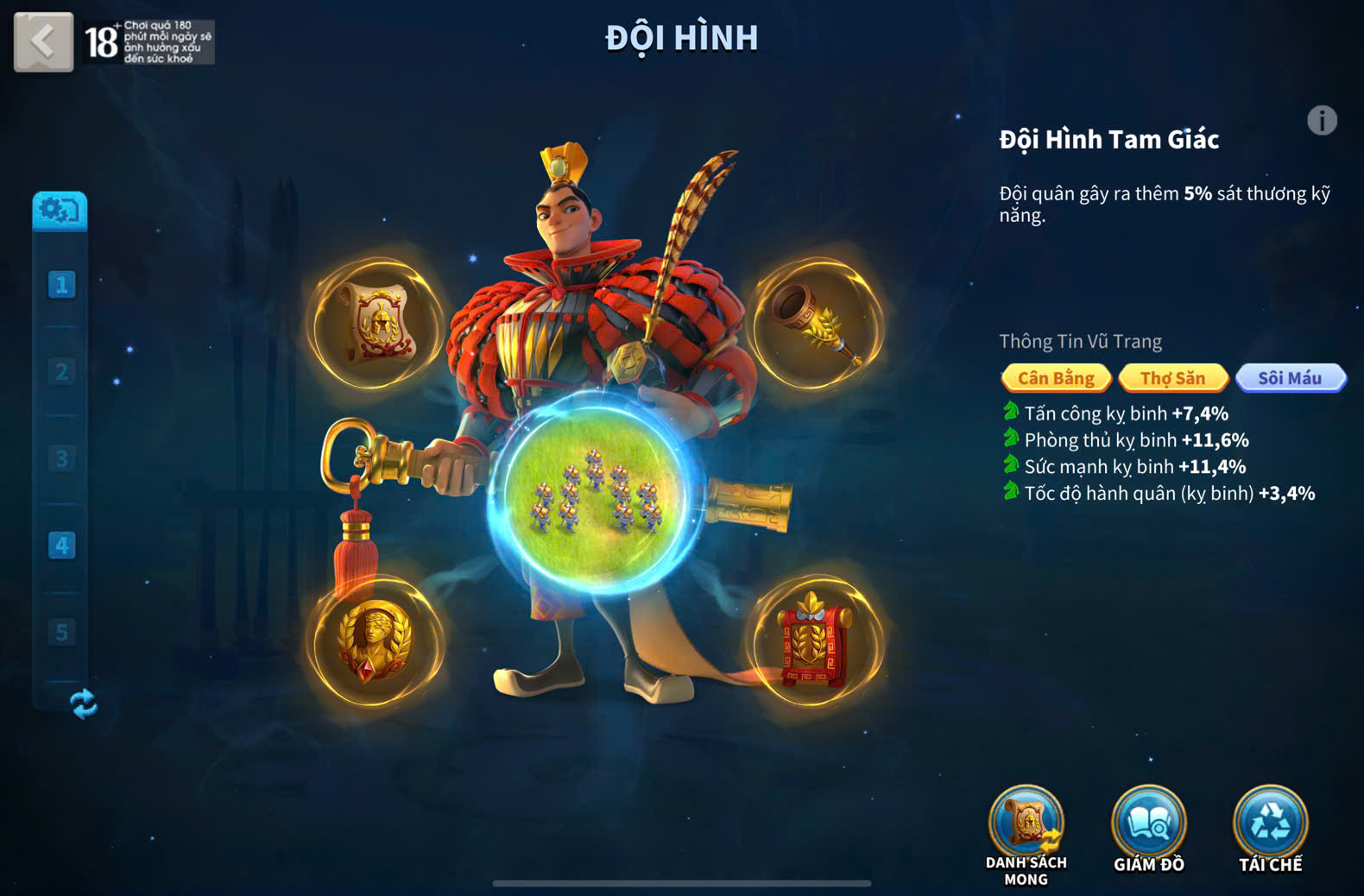Click the Cân Bằng attribute tag
This screenshot has width=1364, height=896.
[x=1056, y=378]
